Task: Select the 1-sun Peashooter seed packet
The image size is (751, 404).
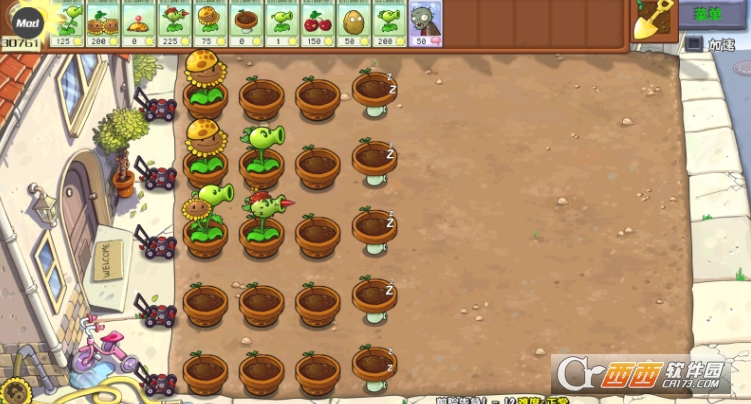Action: [281, 23]
